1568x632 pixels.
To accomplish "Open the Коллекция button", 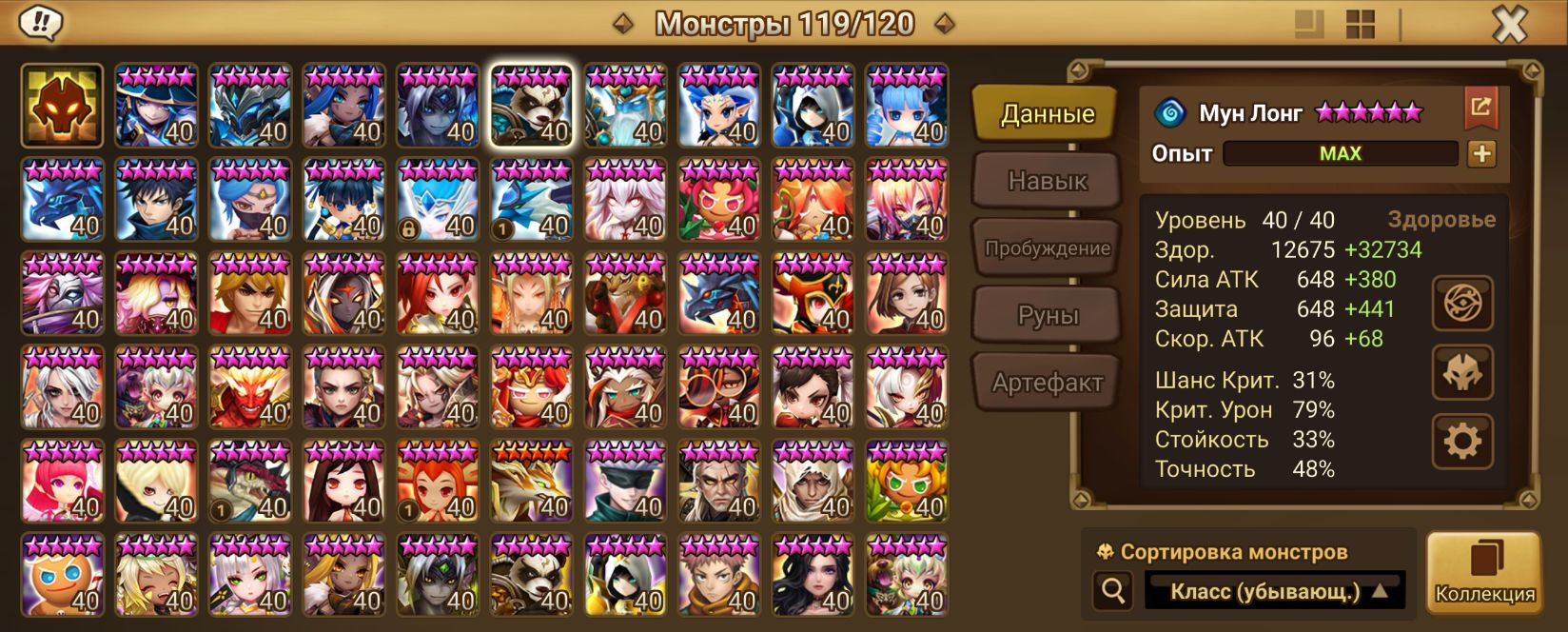I will [x=1484, y=571].
